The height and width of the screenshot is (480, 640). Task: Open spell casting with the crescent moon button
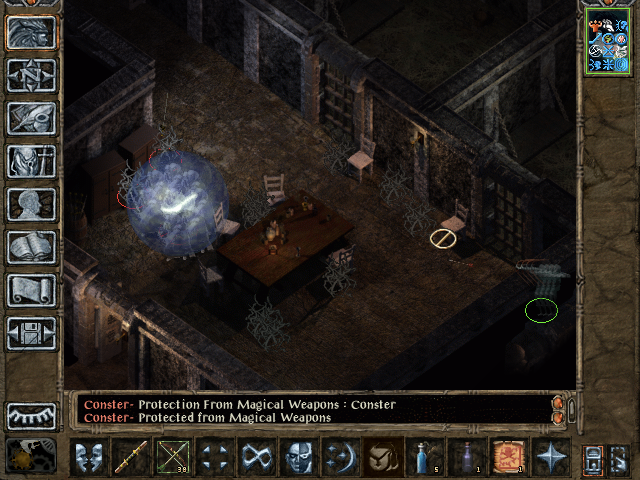tap(340, 457)
